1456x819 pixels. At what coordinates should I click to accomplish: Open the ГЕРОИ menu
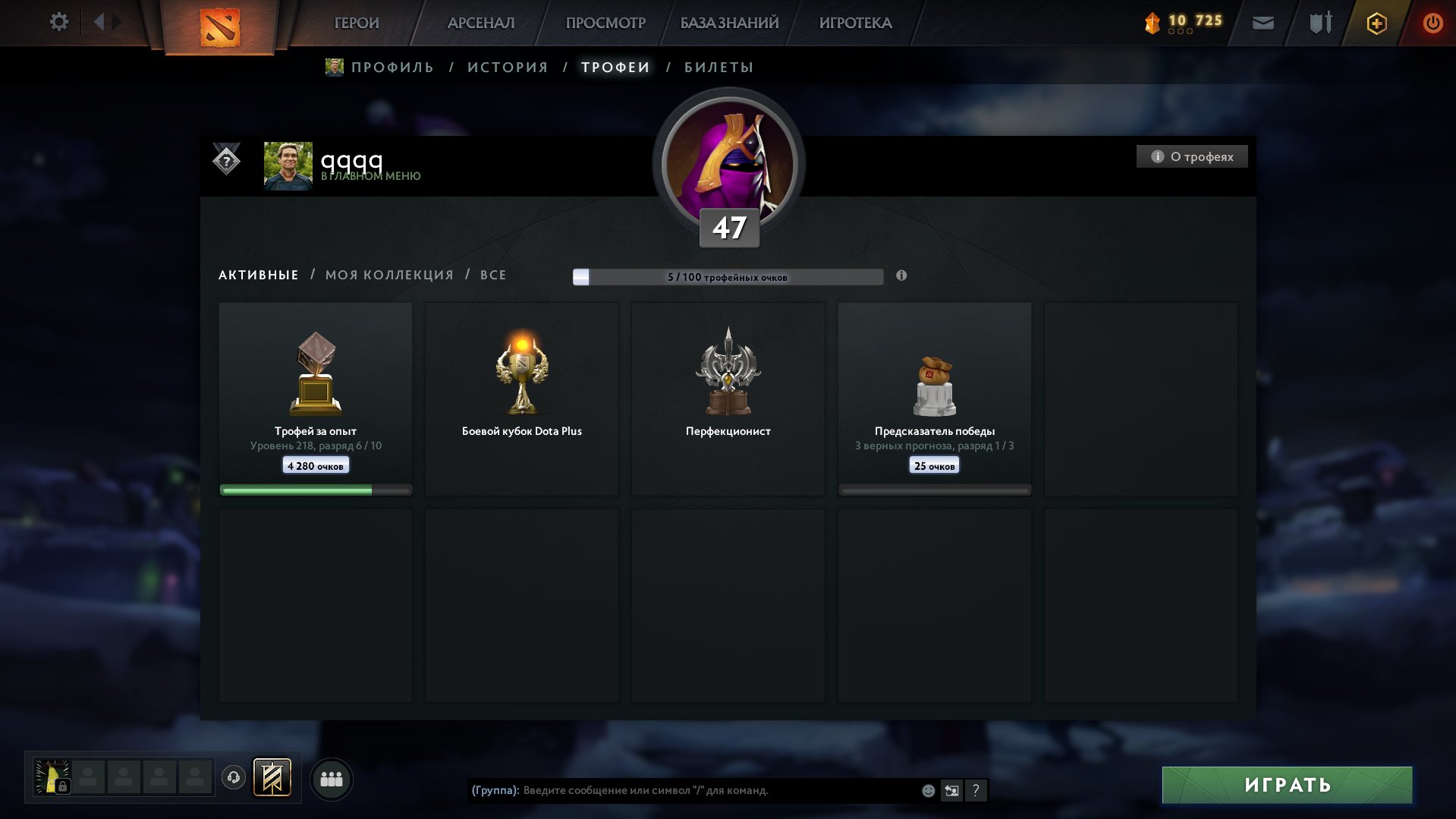click(x=357, y=23)
